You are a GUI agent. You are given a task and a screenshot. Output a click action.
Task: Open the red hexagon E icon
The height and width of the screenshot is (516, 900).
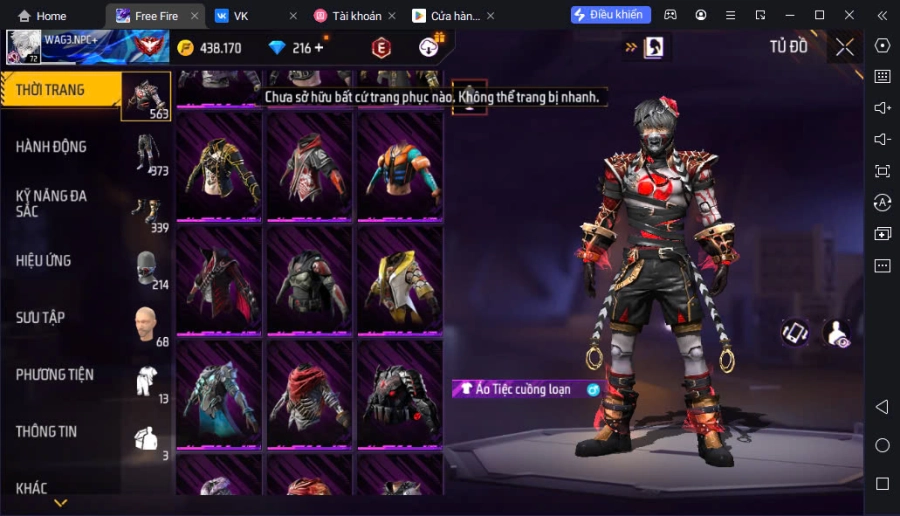click(381, 47)
